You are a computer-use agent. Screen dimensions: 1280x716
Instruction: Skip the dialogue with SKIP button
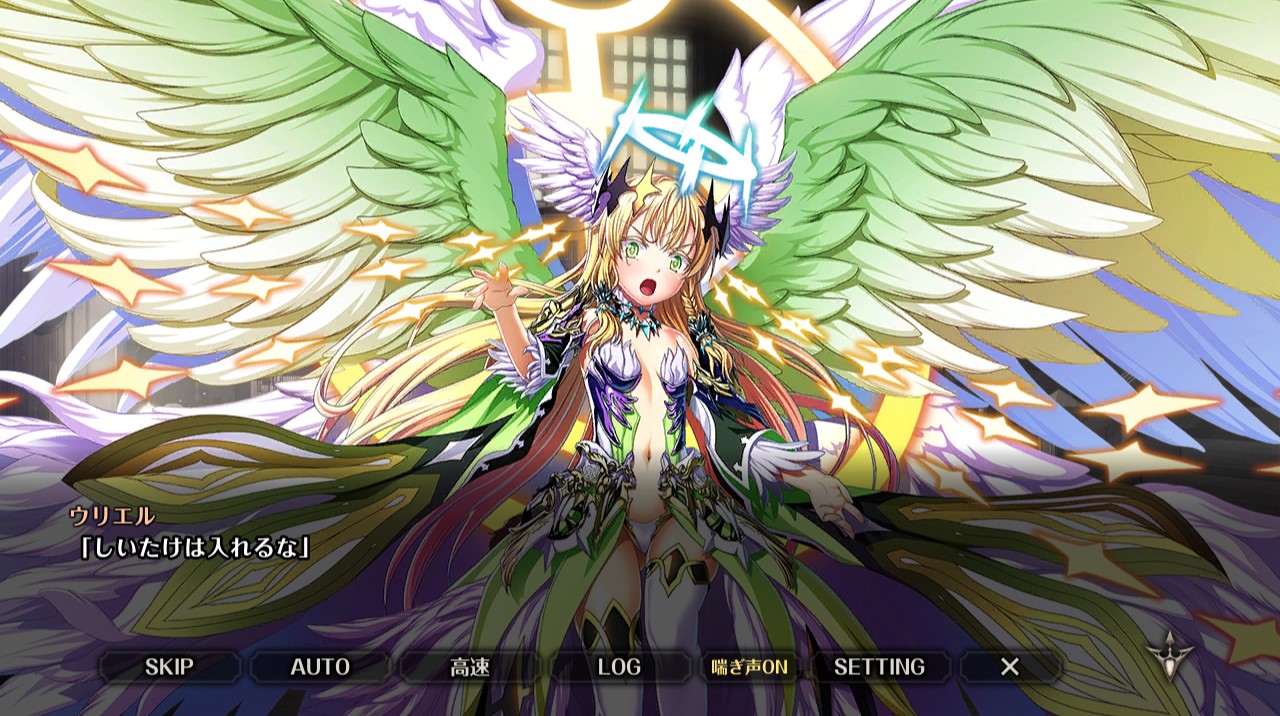click(x=169, y=667)
